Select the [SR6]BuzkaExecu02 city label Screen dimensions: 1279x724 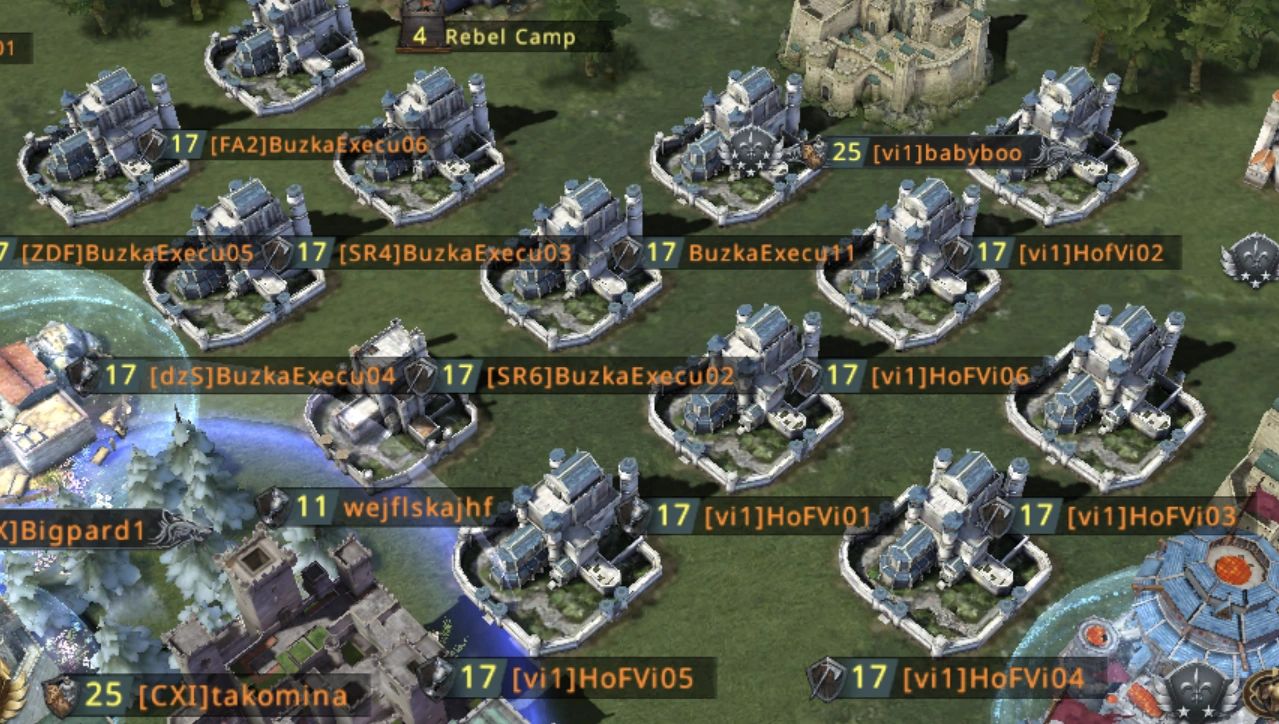[x=610, y=377]
